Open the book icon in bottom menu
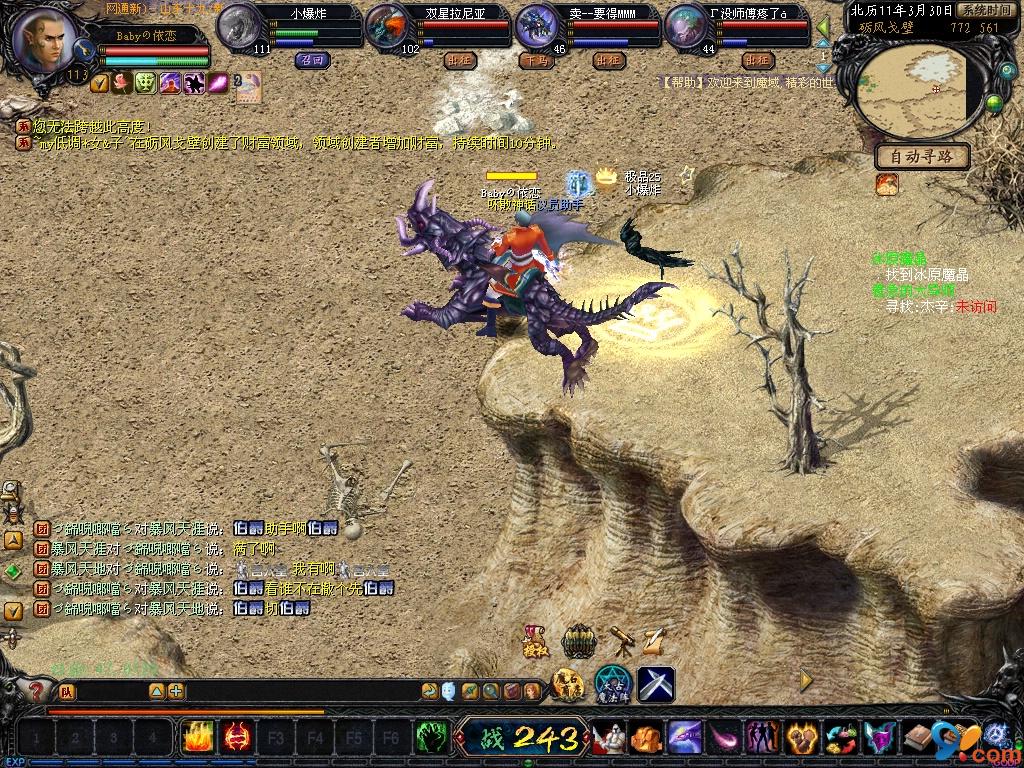Screen dimensions: 1024x768 pos(918,738)
